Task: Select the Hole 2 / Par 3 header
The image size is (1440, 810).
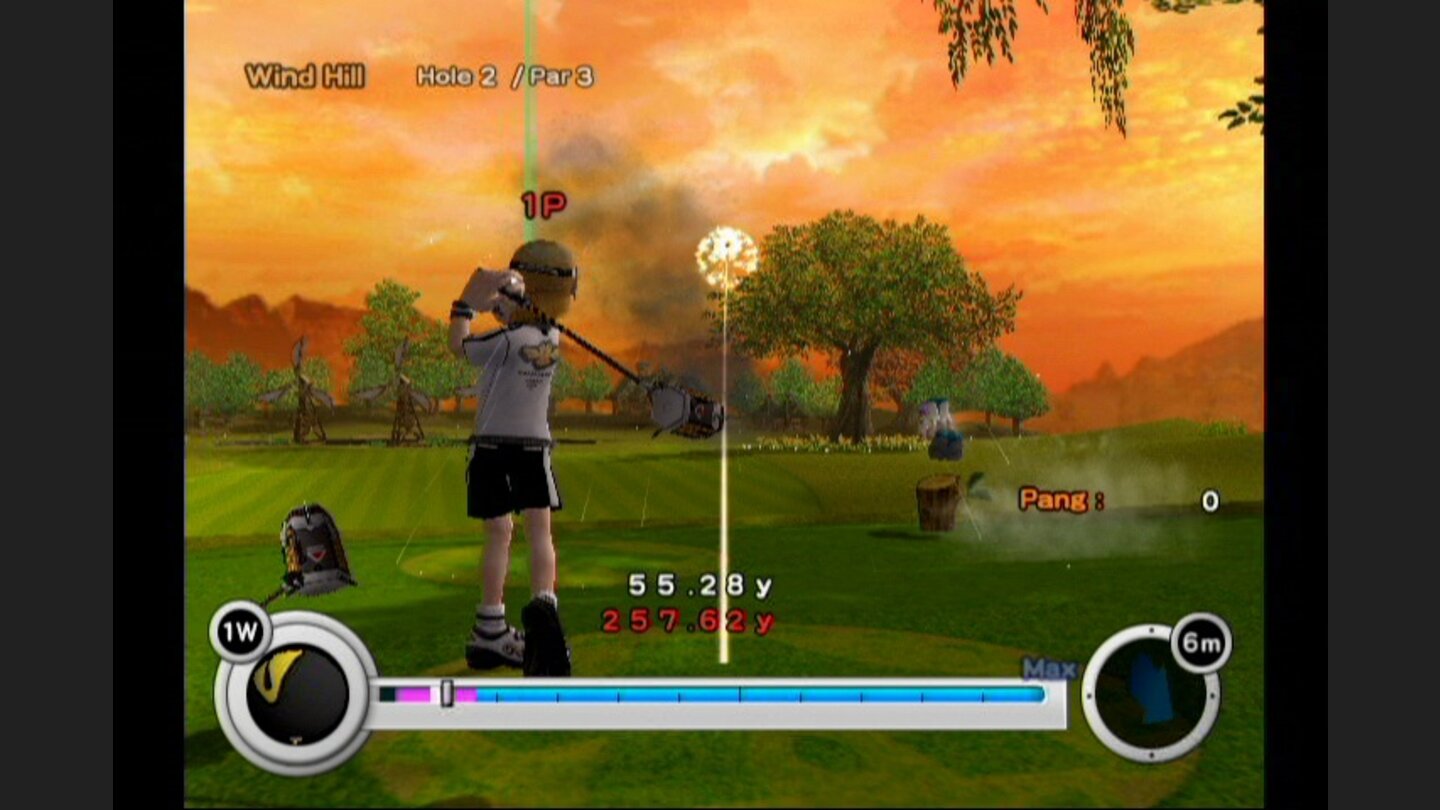Action: [506, 73]
